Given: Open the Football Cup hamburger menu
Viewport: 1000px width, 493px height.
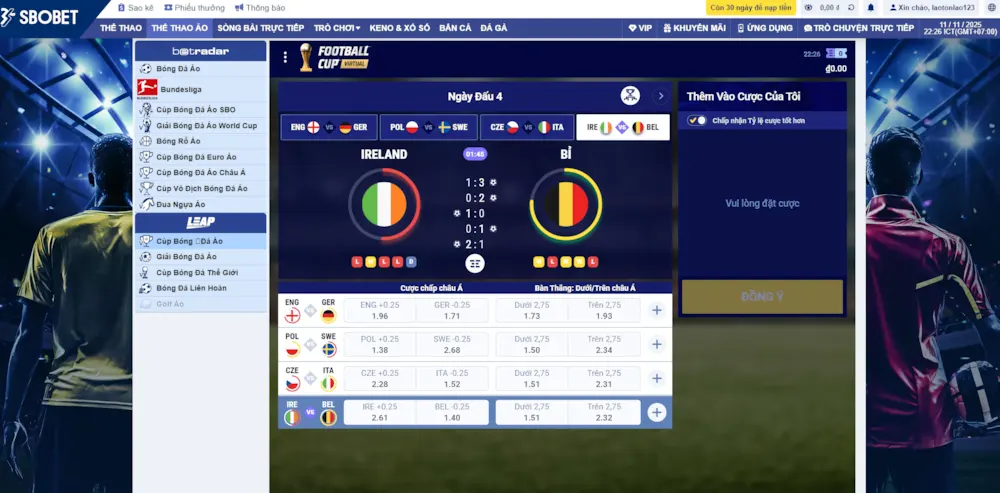Looking at the screenshot, I should coord(285,58).
